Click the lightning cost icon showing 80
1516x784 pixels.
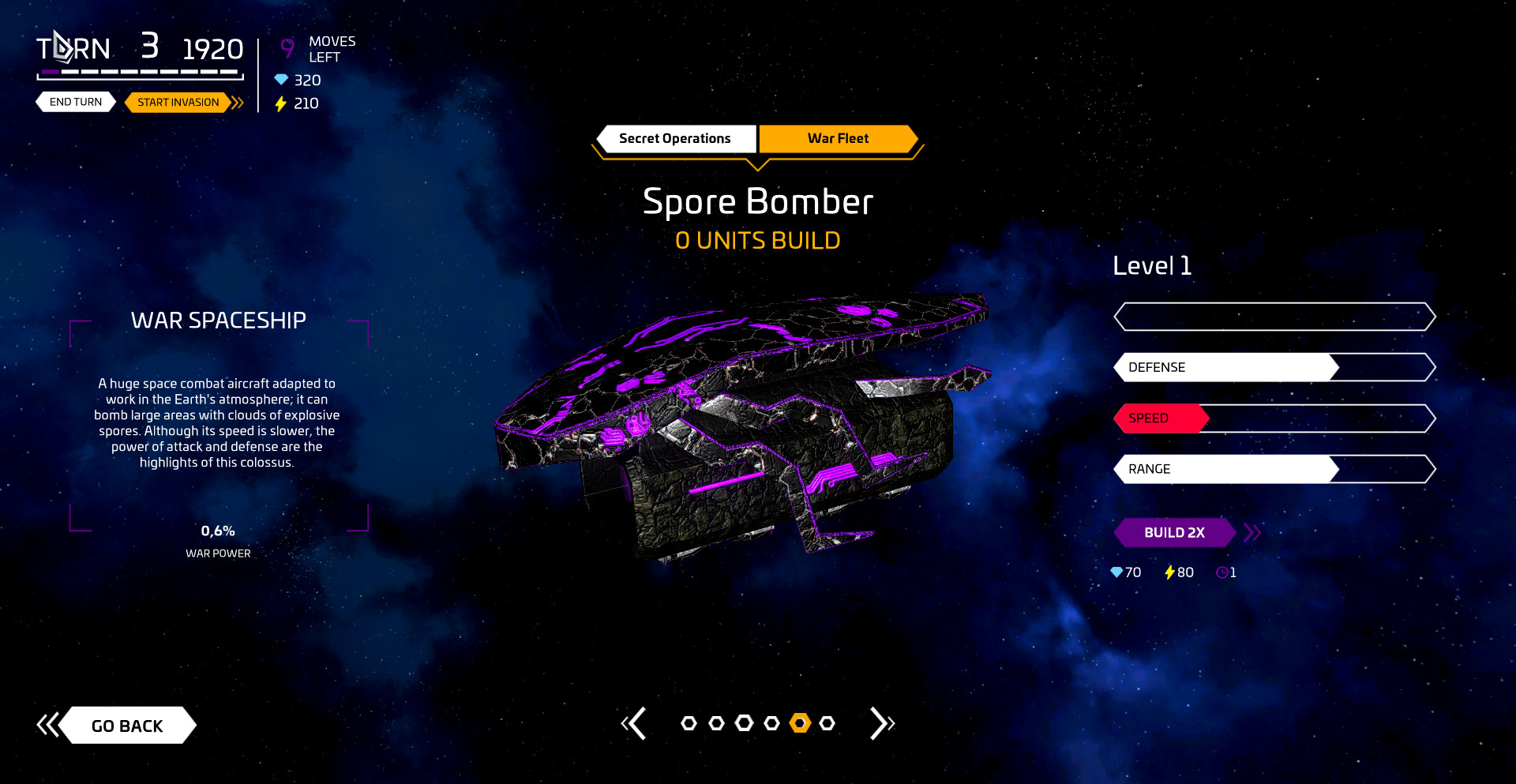coord(1169,572)
